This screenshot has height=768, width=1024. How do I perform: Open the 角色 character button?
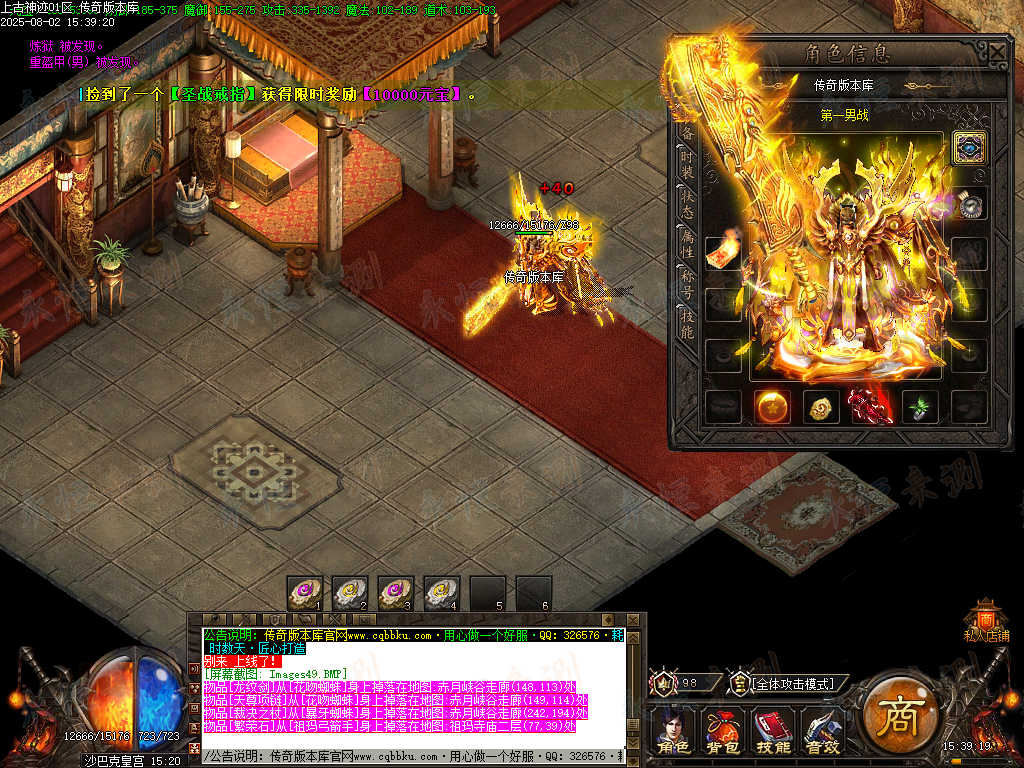coord(672,731)
